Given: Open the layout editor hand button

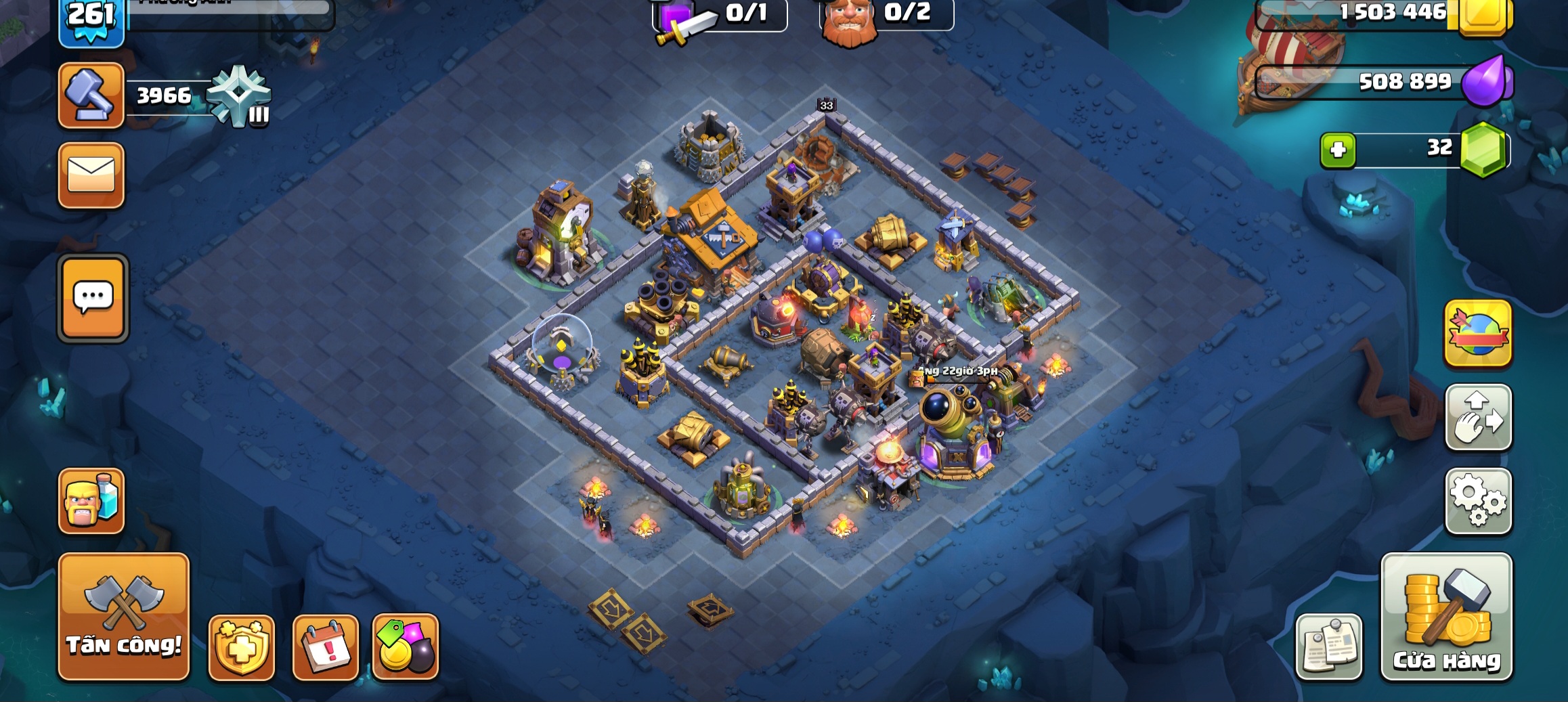Looking at the screenshot, I should click(1478, 418).
